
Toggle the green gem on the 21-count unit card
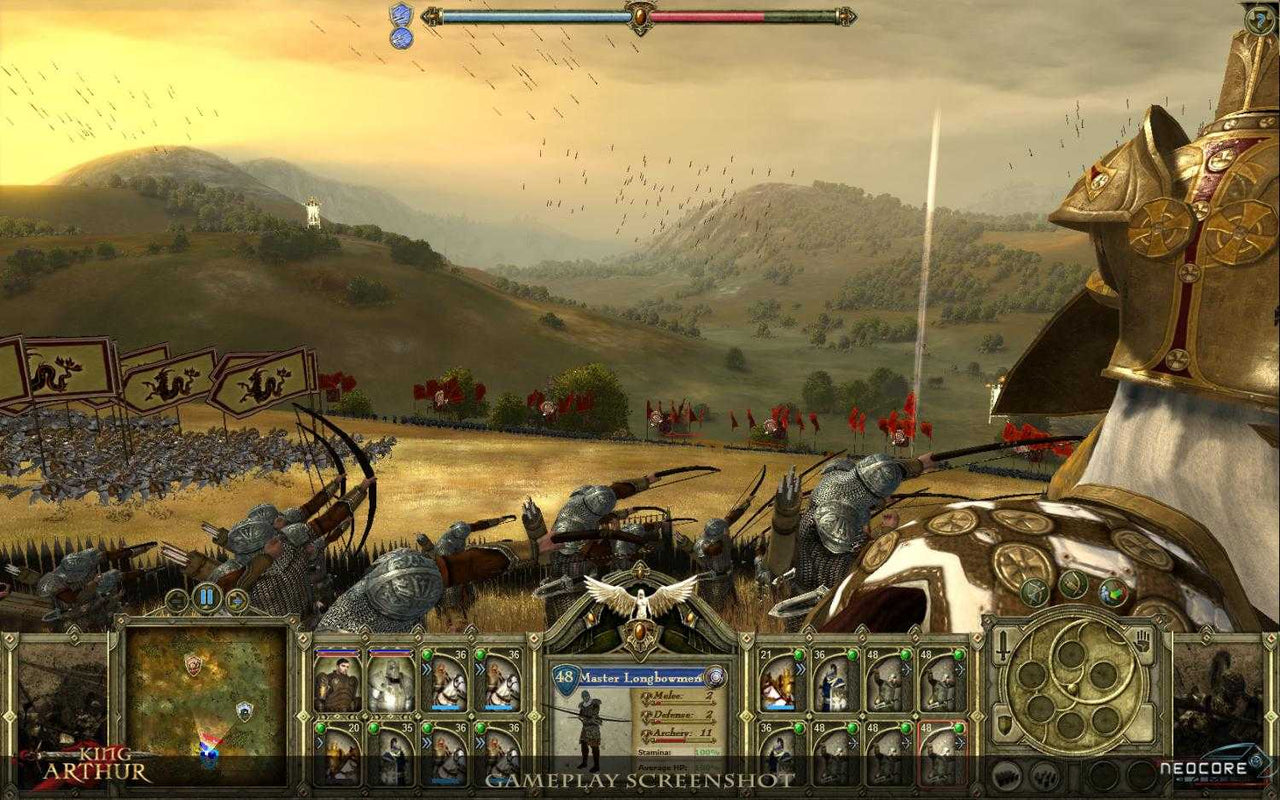(x=798, y=655)
